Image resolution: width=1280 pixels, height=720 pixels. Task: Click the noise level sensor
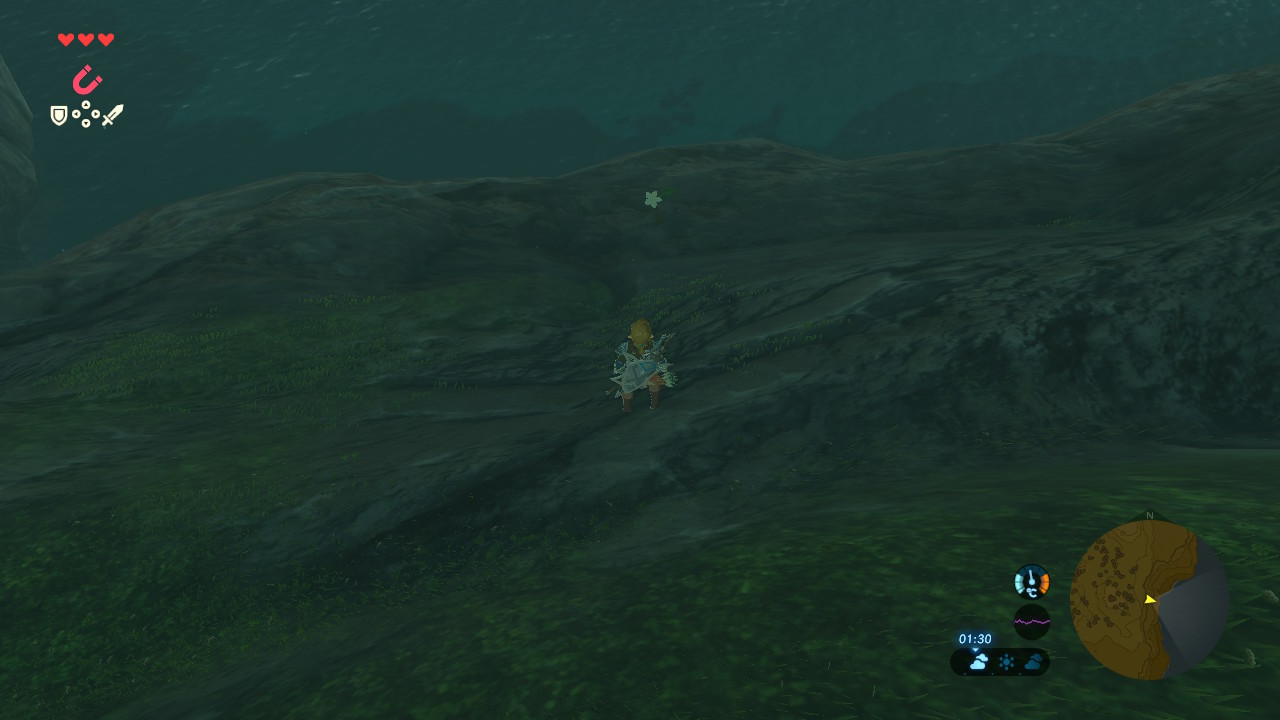(1031, 621)
